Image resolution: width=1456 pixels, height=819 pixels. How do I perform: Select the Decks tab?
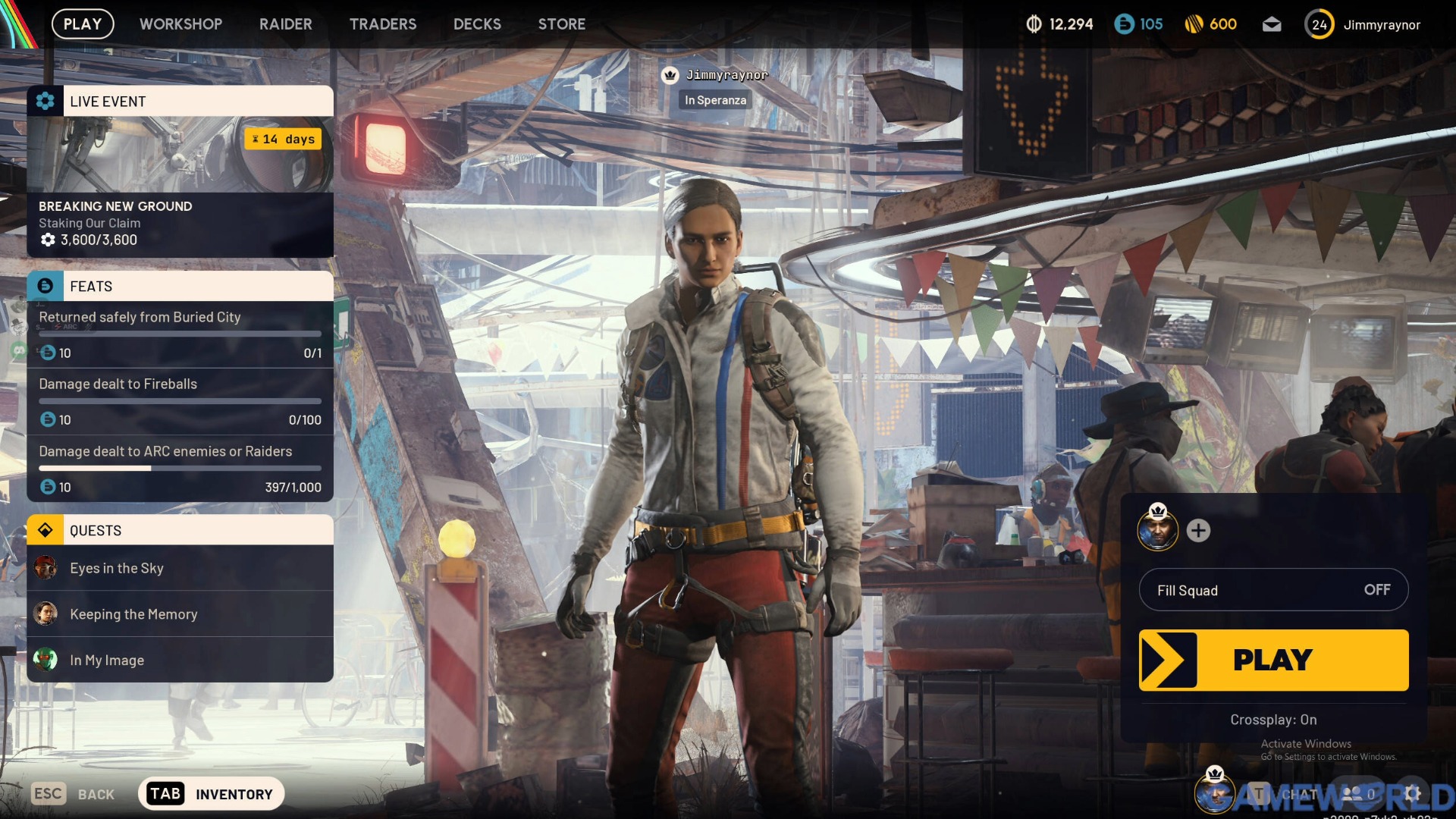point(477,24)
